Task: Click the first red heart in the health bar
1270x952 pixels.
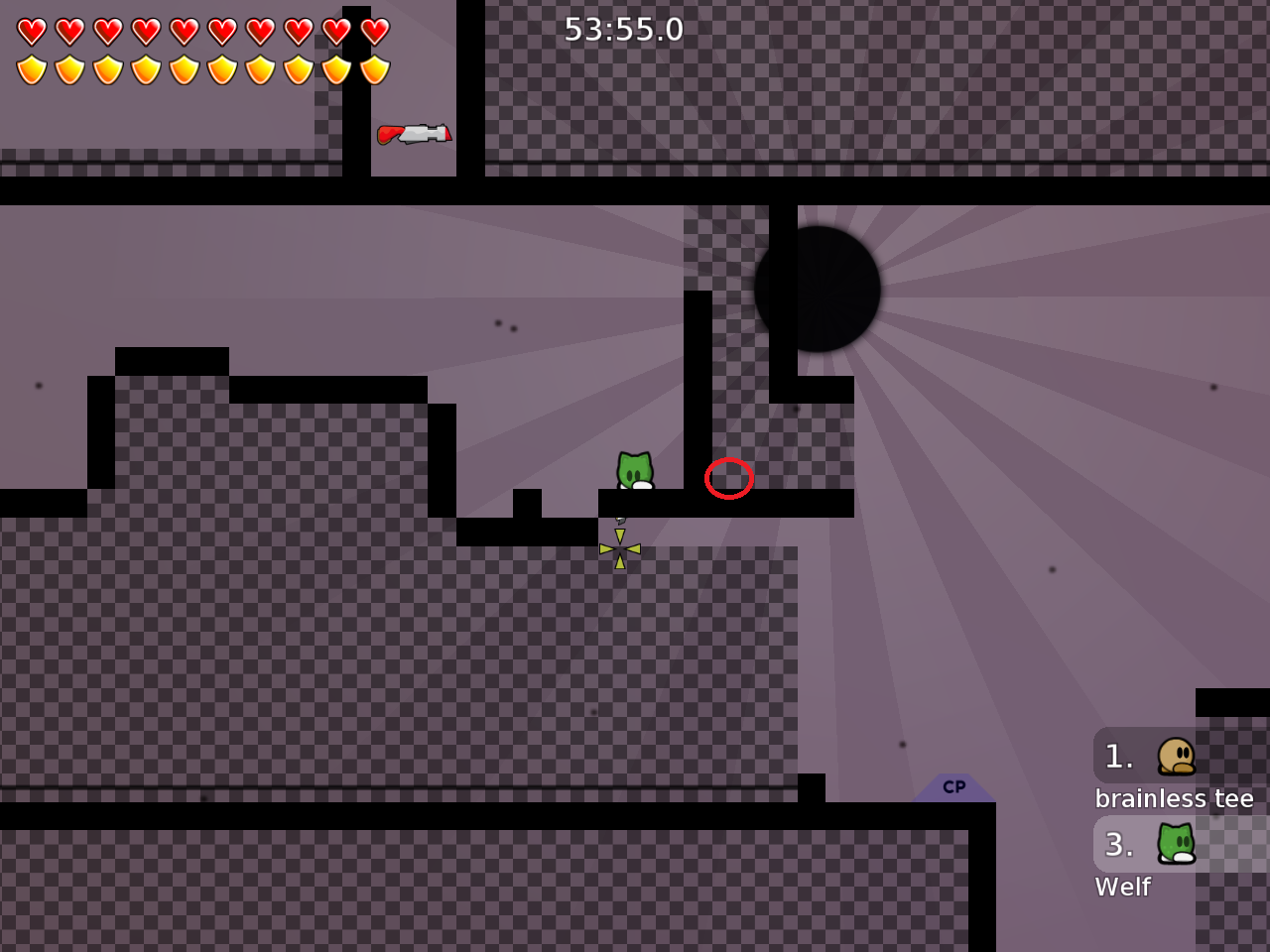Action: click(x=31, y=31)
